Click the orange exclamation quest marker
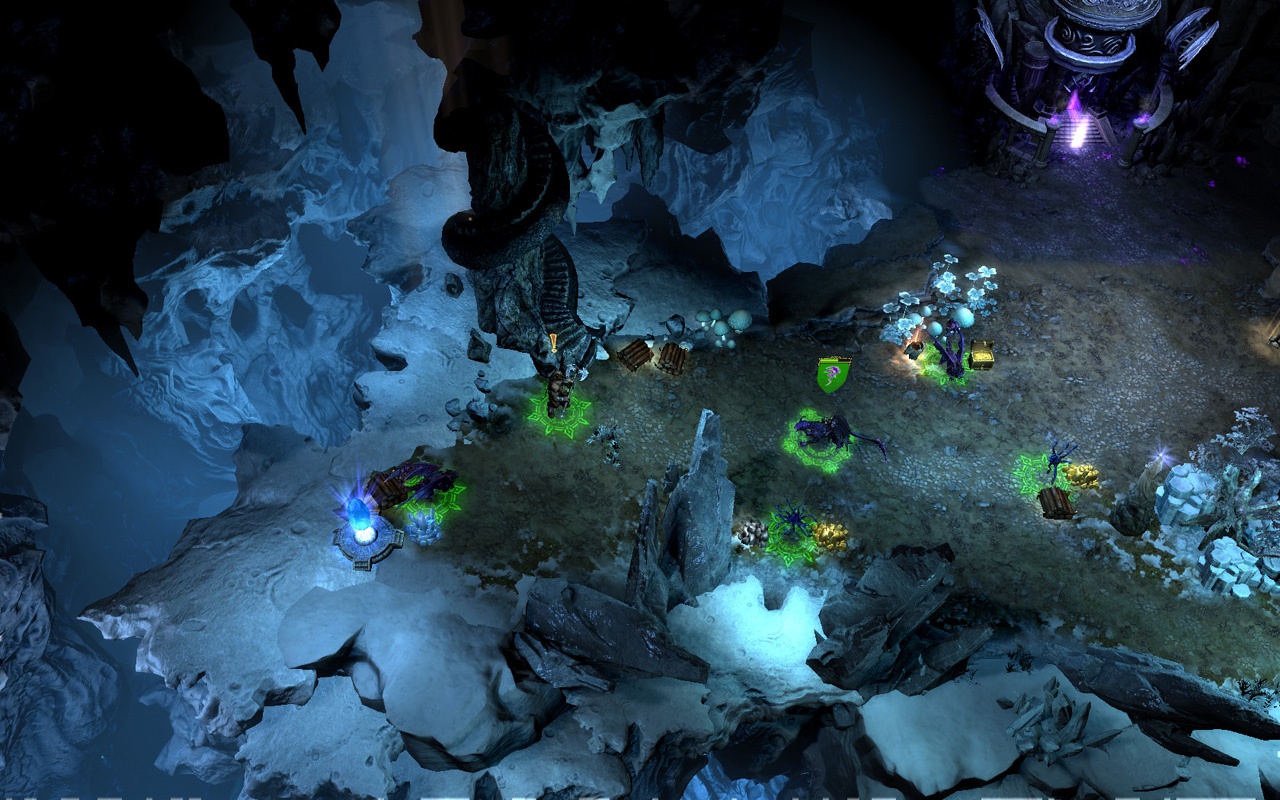This screenshot has height=800, width=1280. [x=553, y=342]
